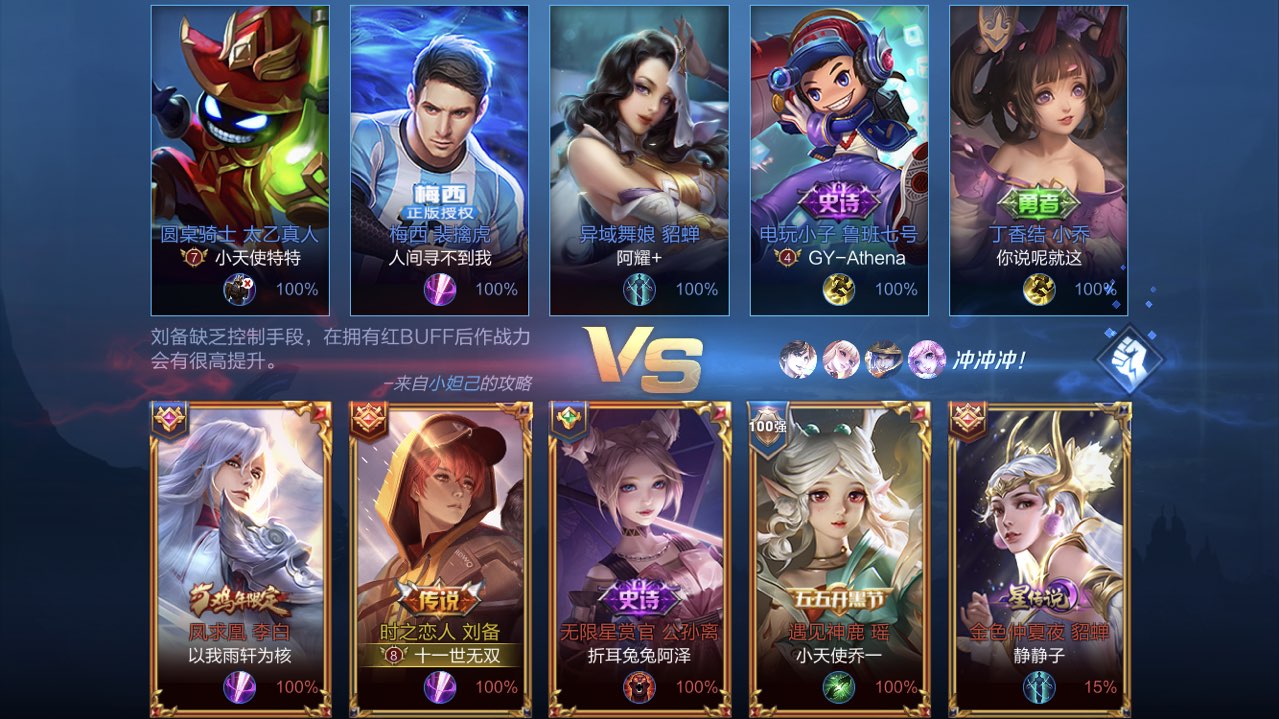Screen dimensions: 1279x719
Task: Select the 太乙真人 hero card
Action: (240, 160)
